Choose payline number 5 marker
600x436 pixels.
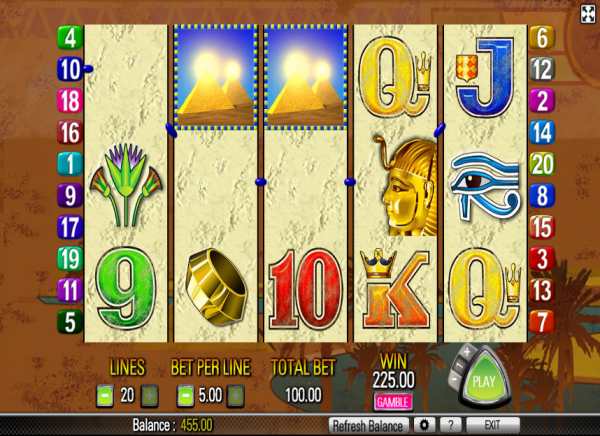pos(71,322)
